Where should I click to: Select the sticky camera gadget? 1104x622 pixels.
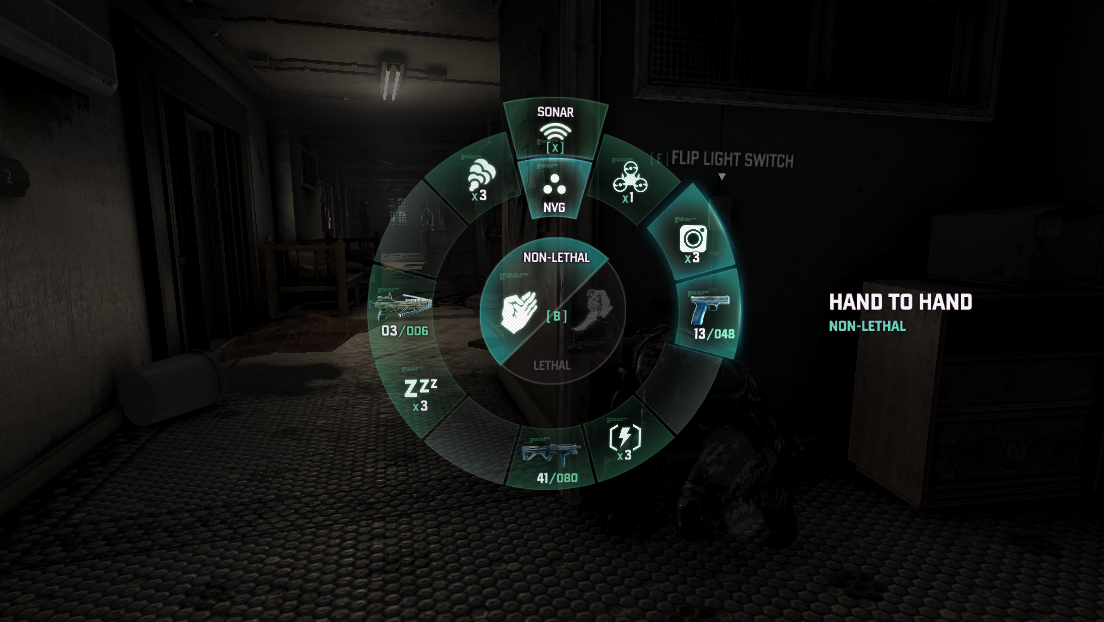click(x=693, y=240)
